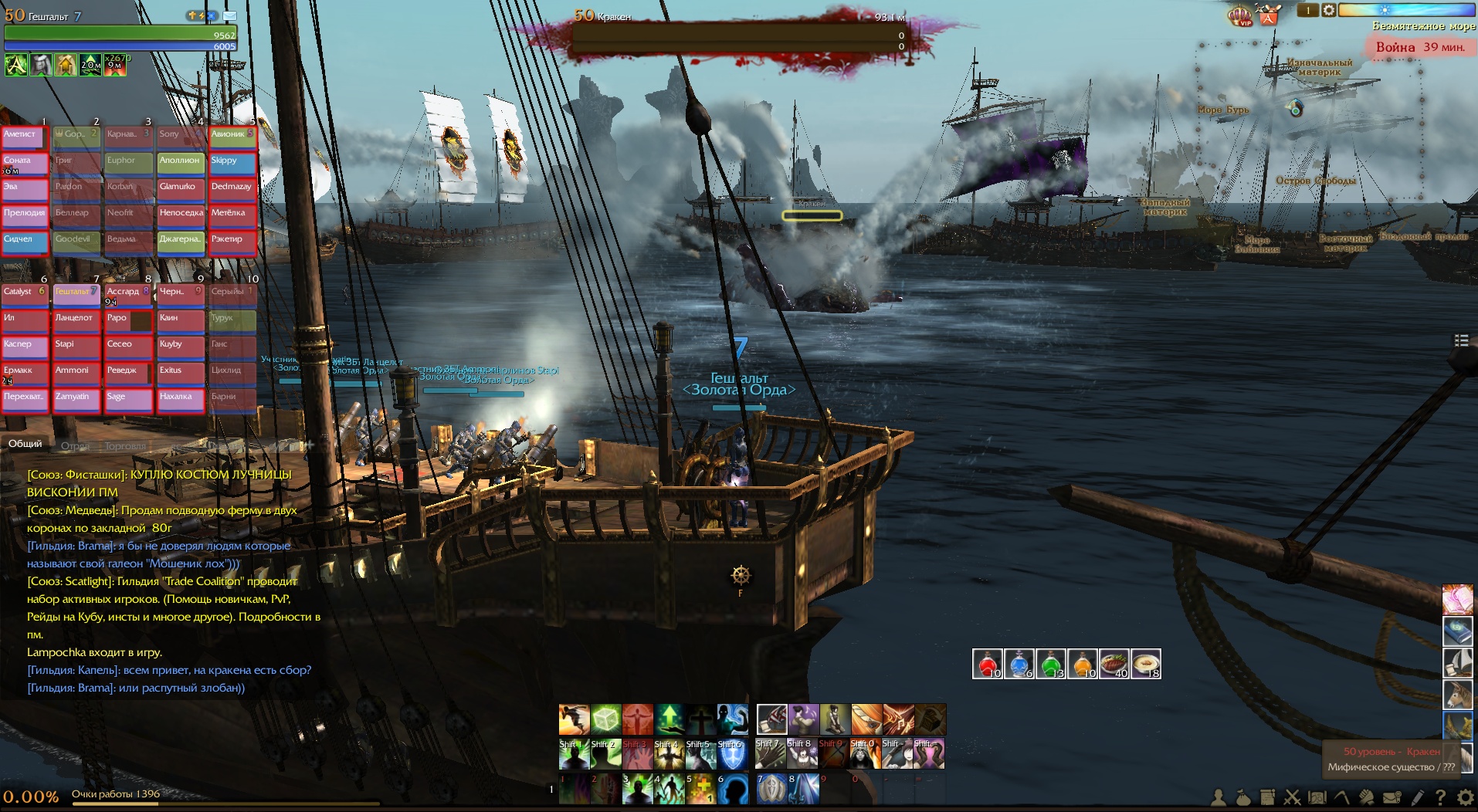Screen dimensions: 1478x812
Task: Switch to the Общий chat tab
Action: click(x=25, y=444)
